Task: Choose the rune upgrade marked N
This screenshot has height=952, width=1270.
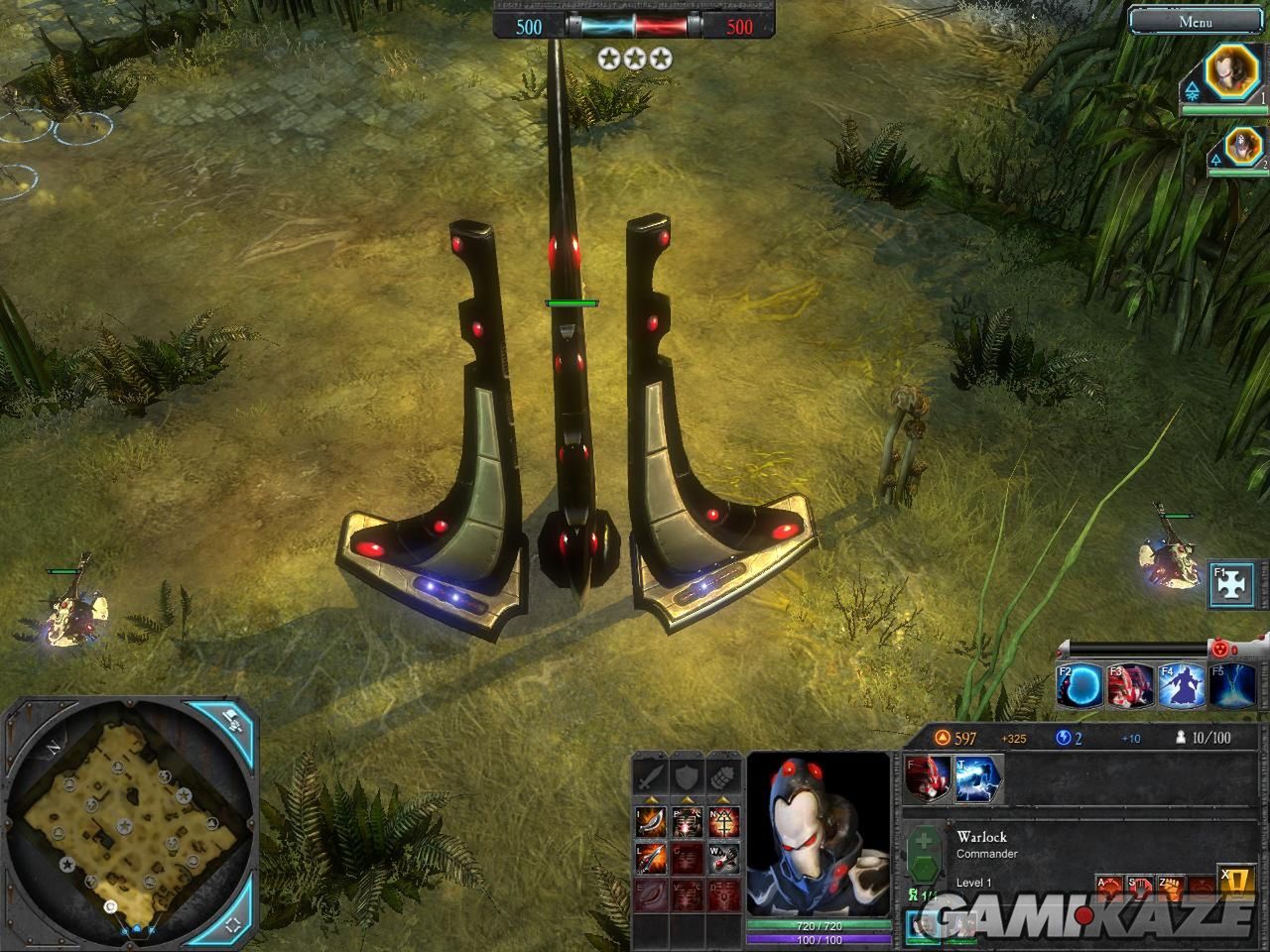Action: (x=724, y=821)
